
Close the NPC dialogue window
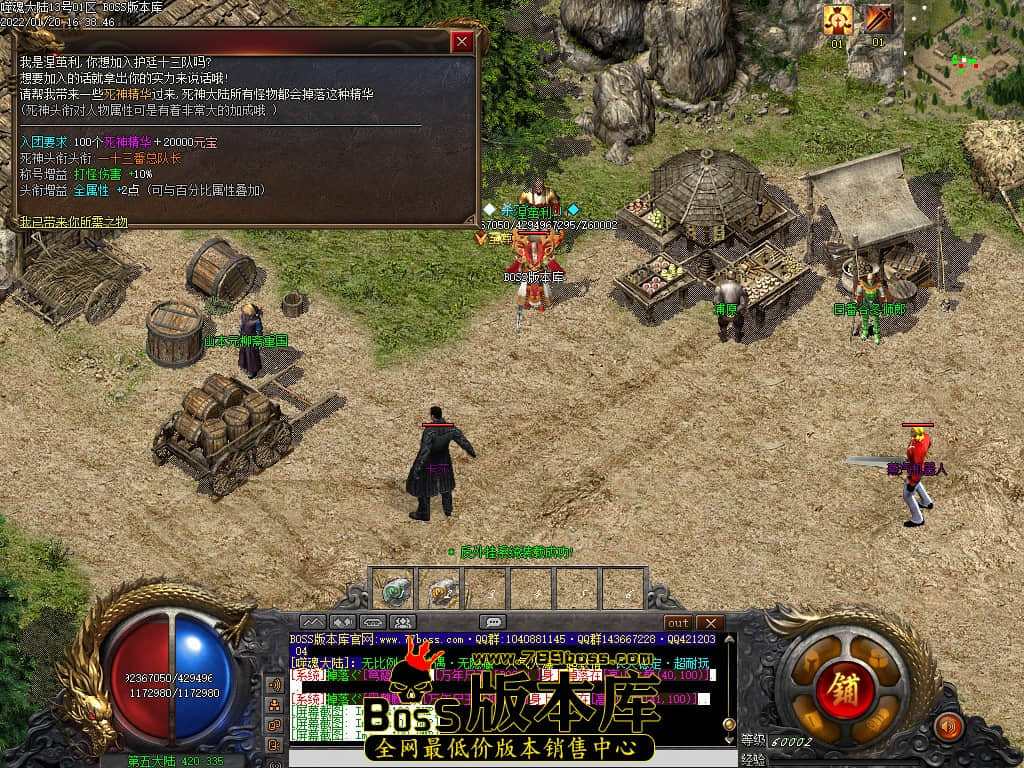461,42
